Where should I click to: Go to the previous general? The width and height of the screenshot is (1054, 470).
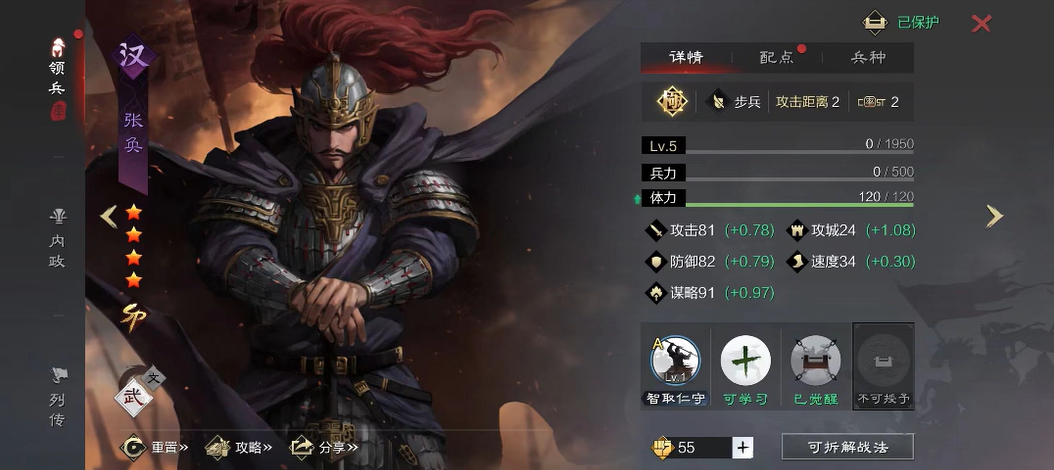[x=109, y=215]
